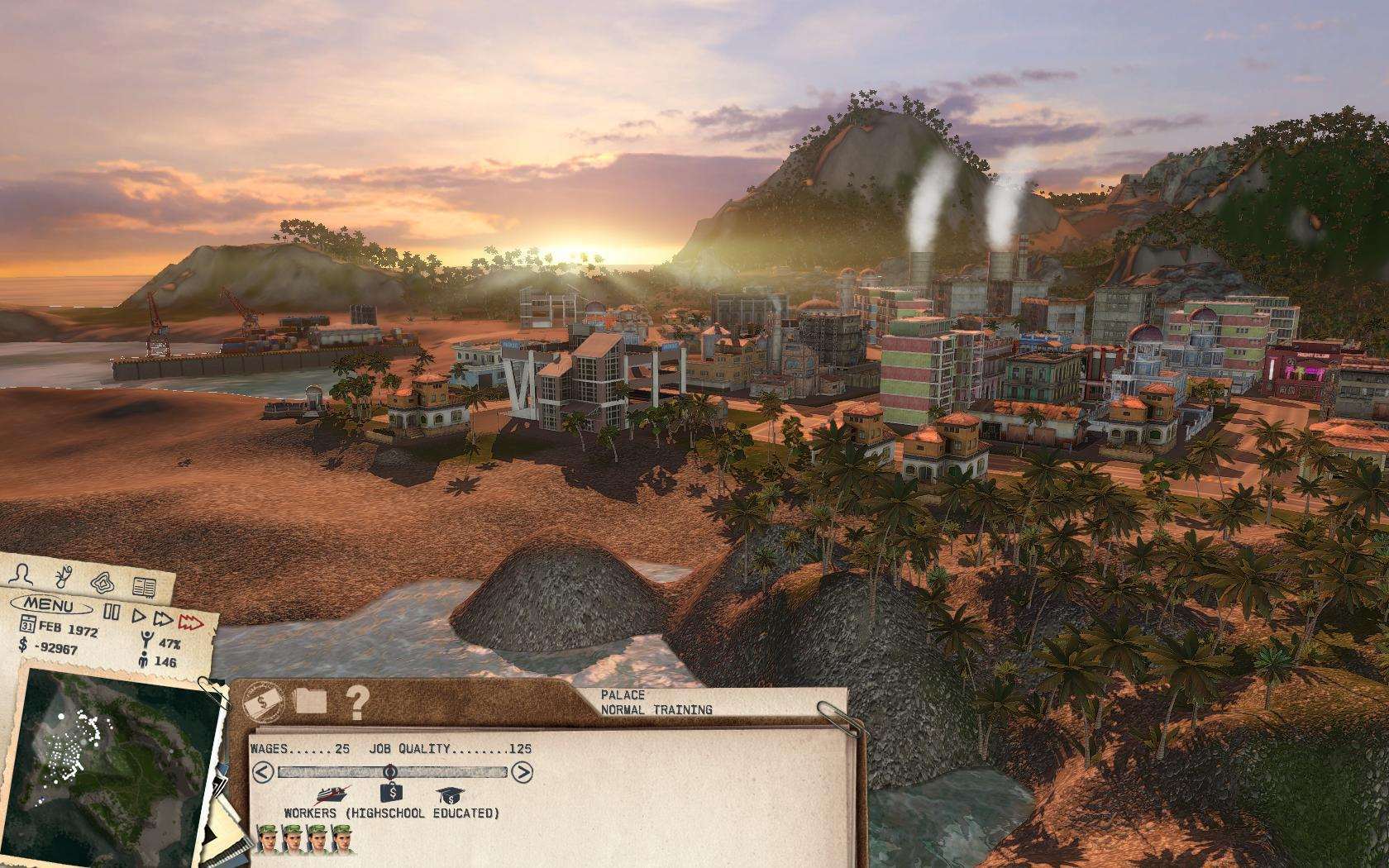Viewport: 1389px width, 868px height.
Task: Click the wages slider handle
Action: (x=390, y=772)
